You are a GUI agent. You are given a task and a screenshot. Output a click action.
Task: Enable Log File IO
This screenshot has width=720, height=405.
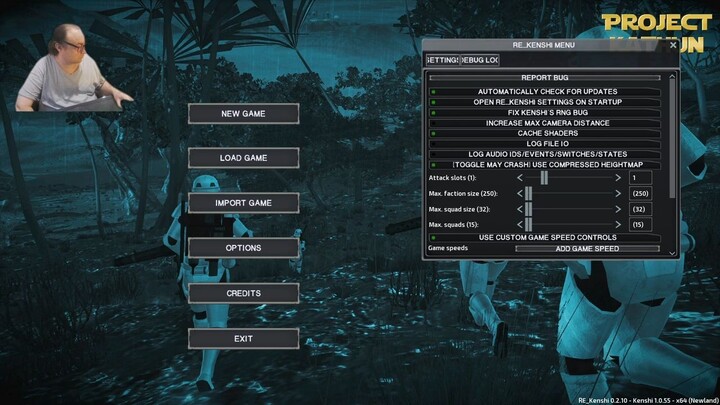pyautogui.click(x=546, y=143)
